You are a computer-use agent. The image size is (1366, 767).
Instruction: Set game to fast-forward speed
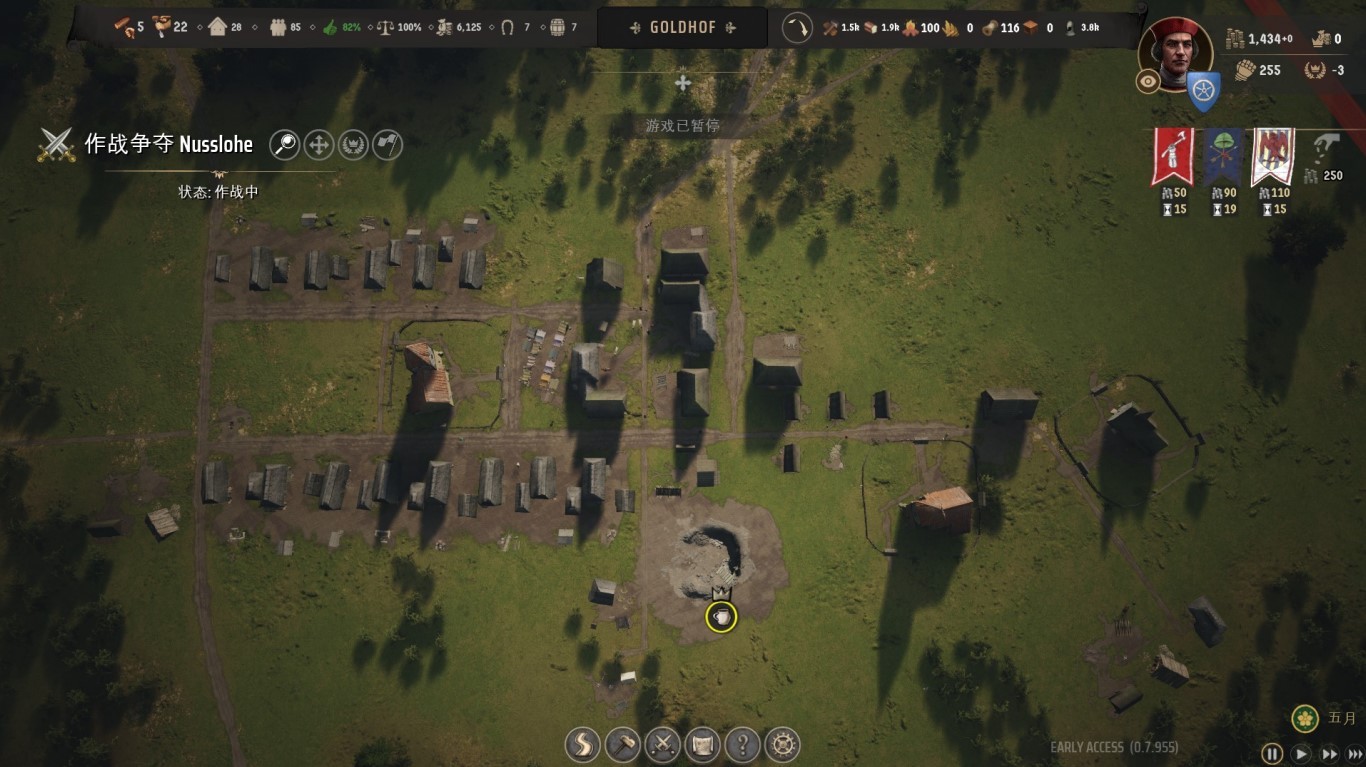click(1330, 754)
